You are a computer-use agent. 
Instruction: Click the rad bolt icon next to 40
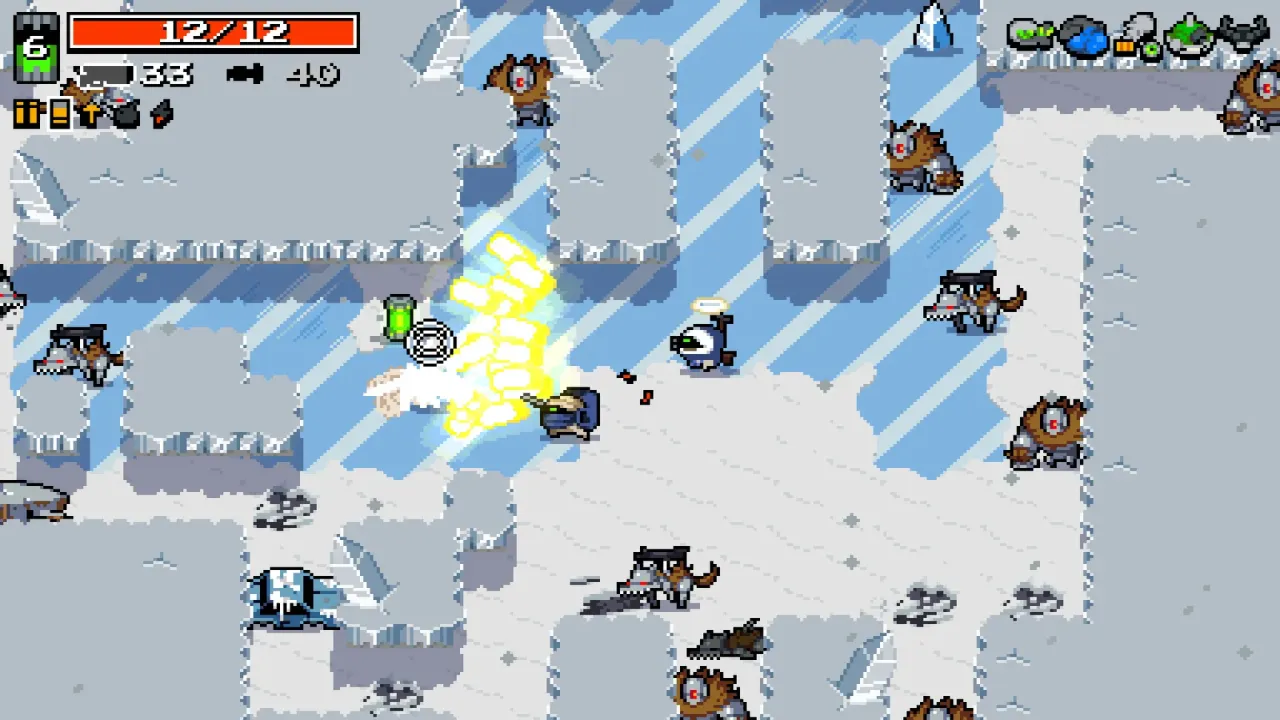click(x=245, y=72)
